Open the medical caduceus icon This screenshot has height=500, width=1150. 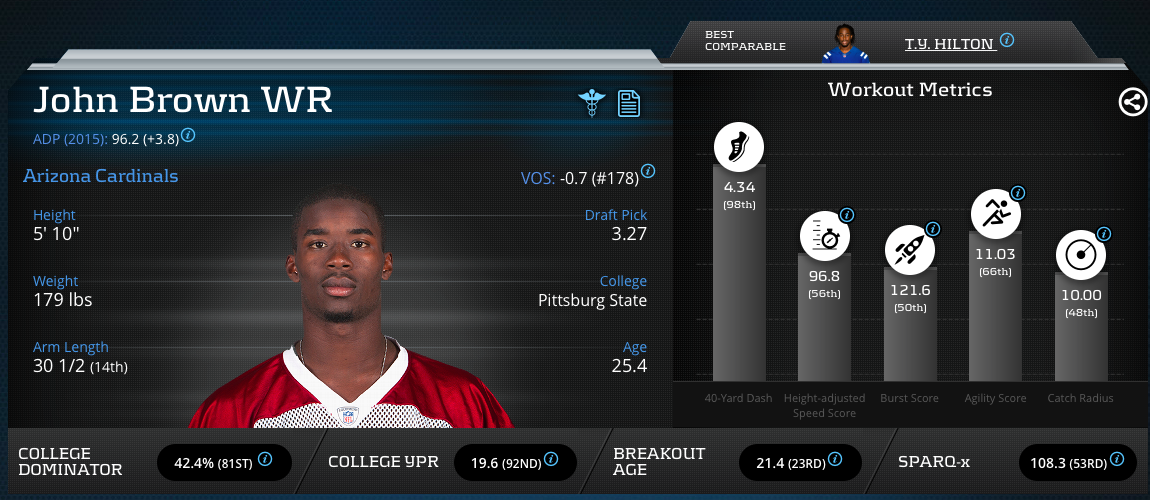pos(592,102)
